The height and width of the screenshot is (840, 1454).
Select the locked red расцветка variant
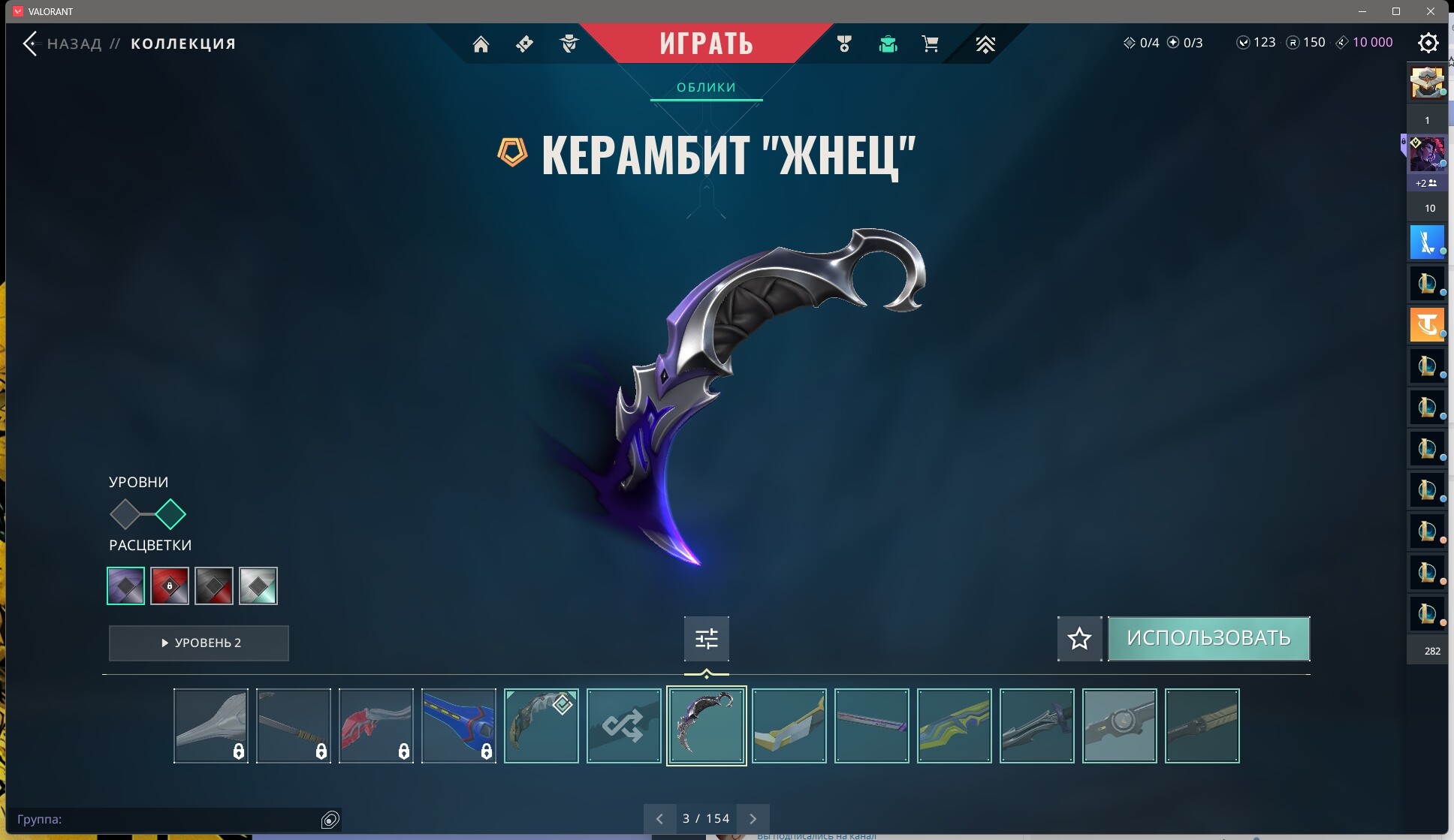pos(170,586)
